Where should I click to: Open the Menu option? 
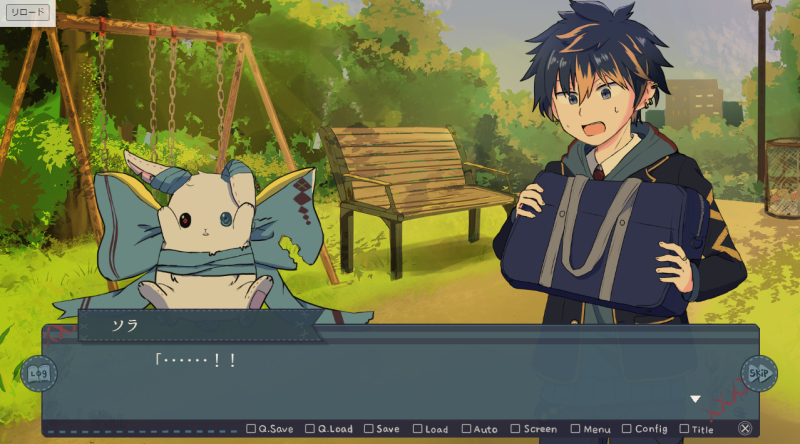tap(589, 429)
